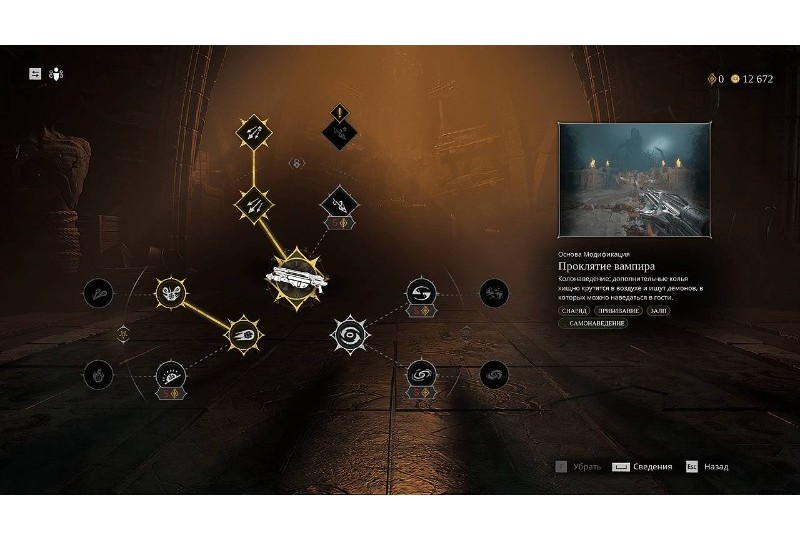This screenshot has height=540, width=800.
Task: Click the swap arrows icon in the corner
Action: (36, 74)
